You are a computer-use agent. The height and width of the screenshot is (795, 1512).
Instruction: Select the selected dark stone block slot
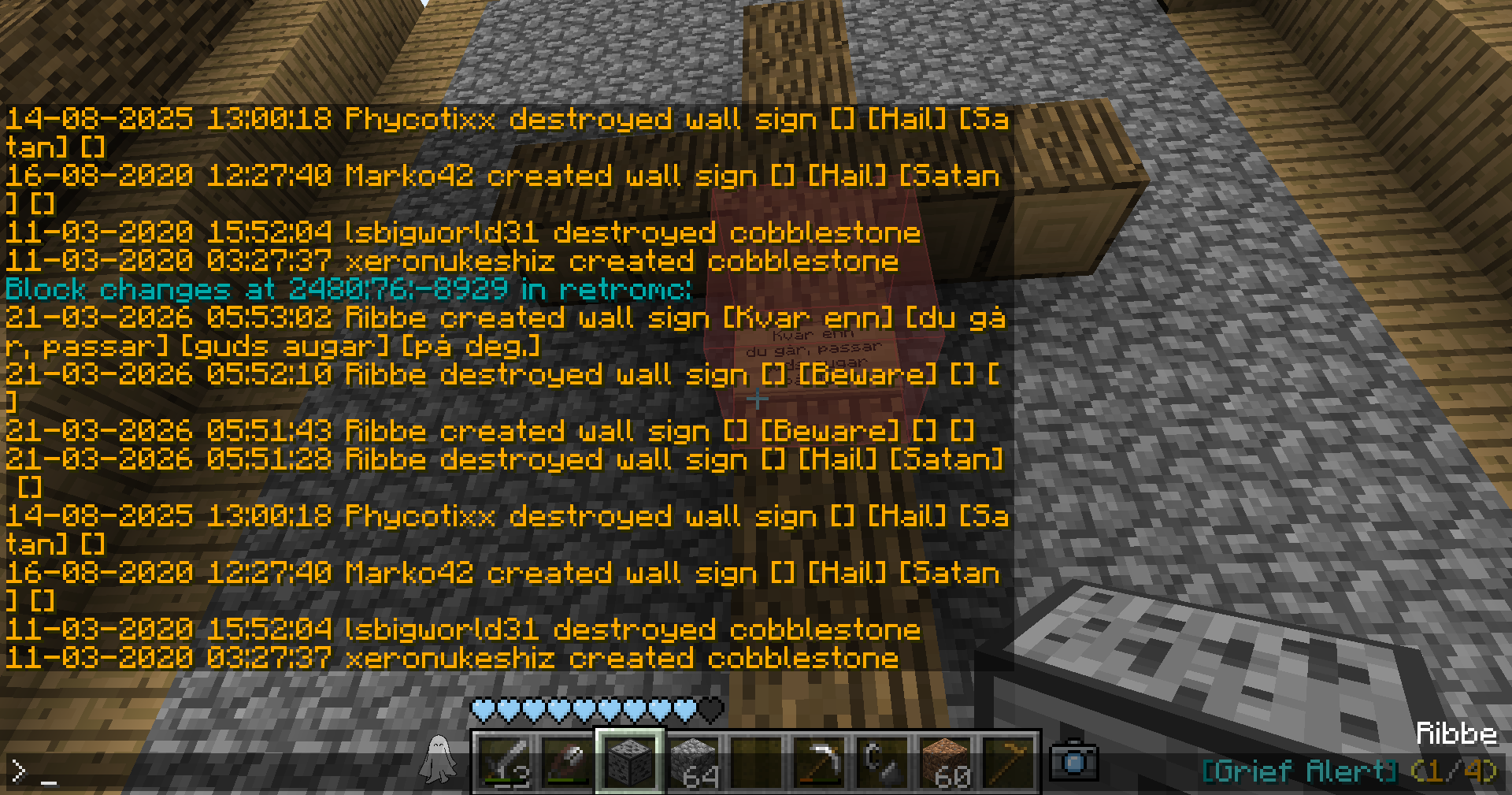click(x=631, y=762)
